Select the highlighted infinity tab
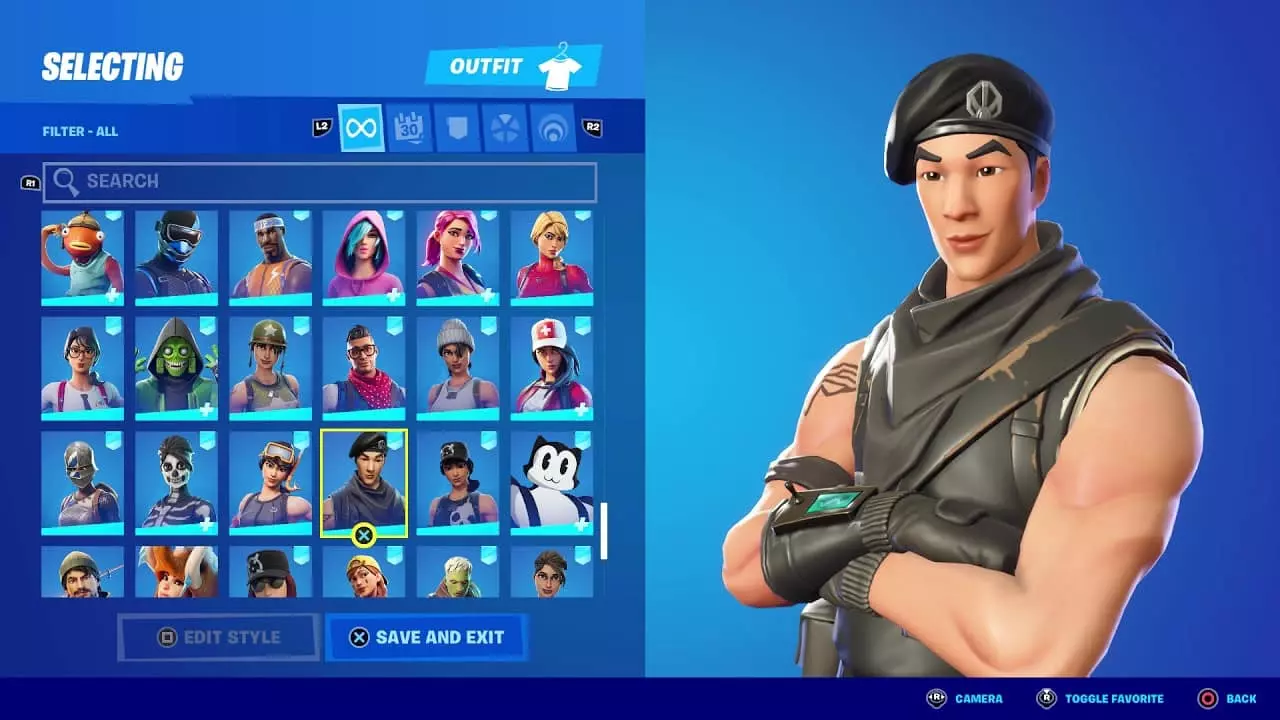This screenshot has width=1280, height=720. click(x=360, y=128)
